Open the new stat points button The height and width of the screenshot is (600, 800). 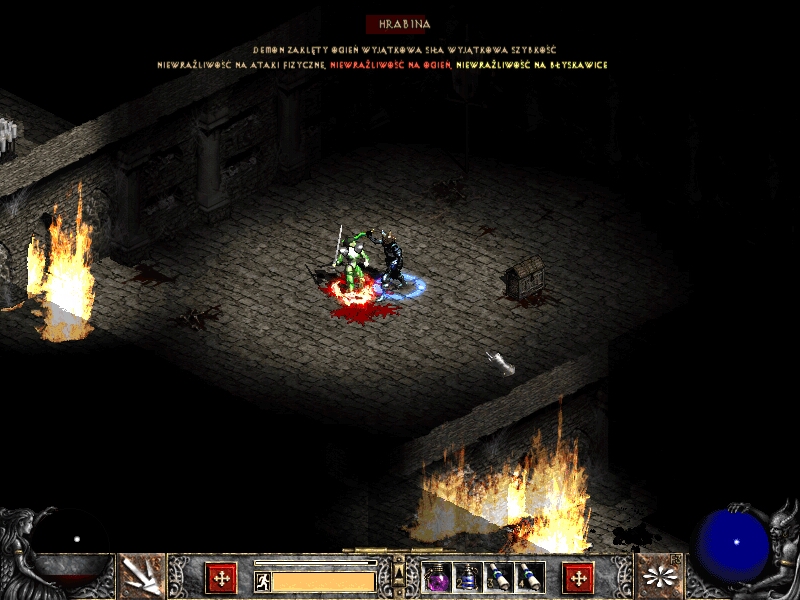[x=221, y=578]
